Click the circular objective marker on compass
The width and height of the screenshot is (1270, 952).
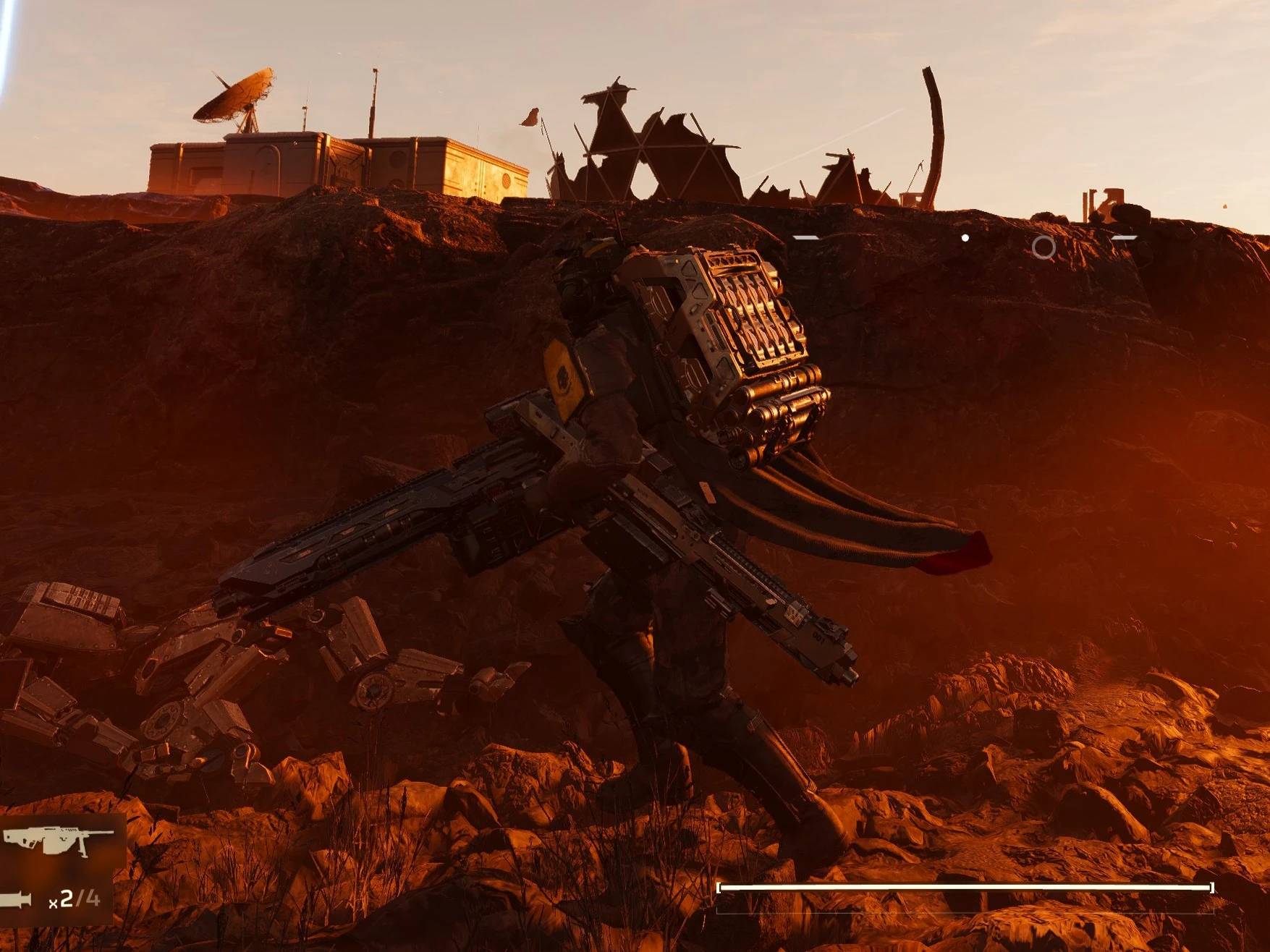click(x=1043, y=247)
